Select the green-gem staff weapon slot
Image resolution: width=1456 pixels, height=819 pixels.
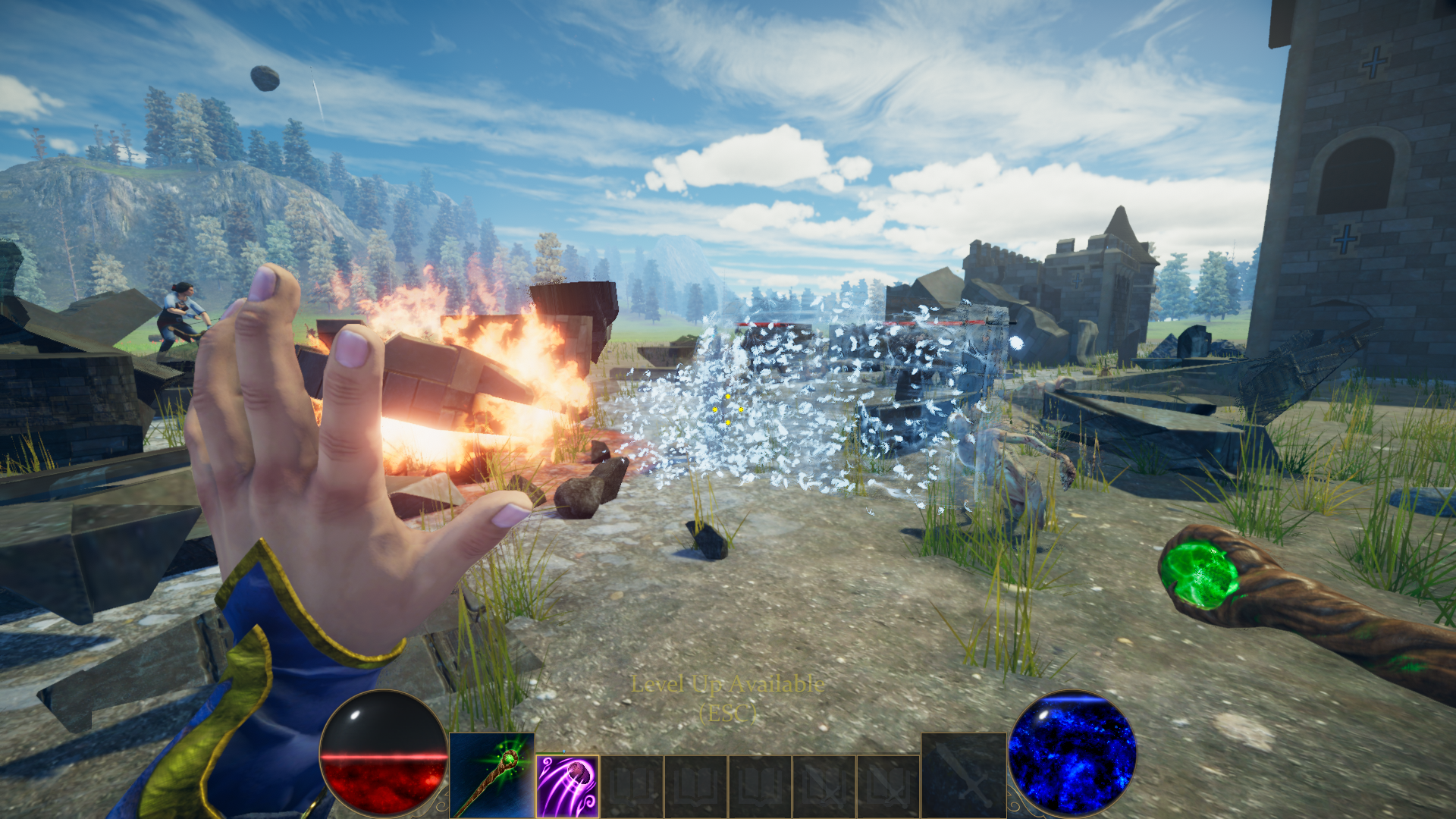pyautogui.click(x=491, y=775)
